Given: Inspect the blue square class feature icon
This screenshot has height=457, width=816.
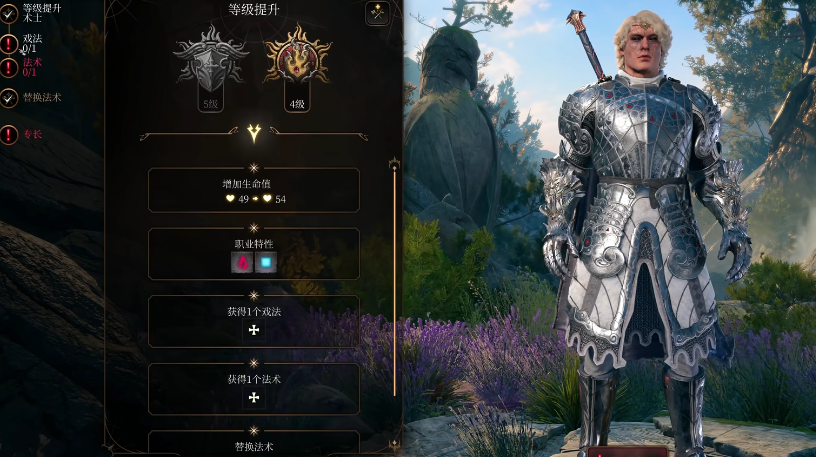Looking at the screenshot, I should click(x=266, y=263).
